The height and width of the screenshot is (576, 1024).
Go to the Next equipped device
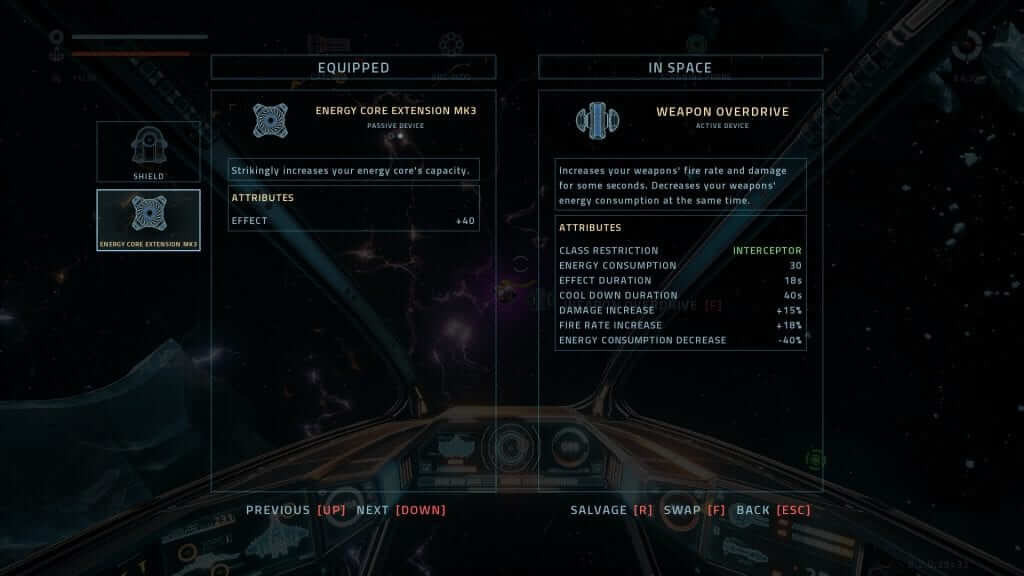click(x=400, y=510)
